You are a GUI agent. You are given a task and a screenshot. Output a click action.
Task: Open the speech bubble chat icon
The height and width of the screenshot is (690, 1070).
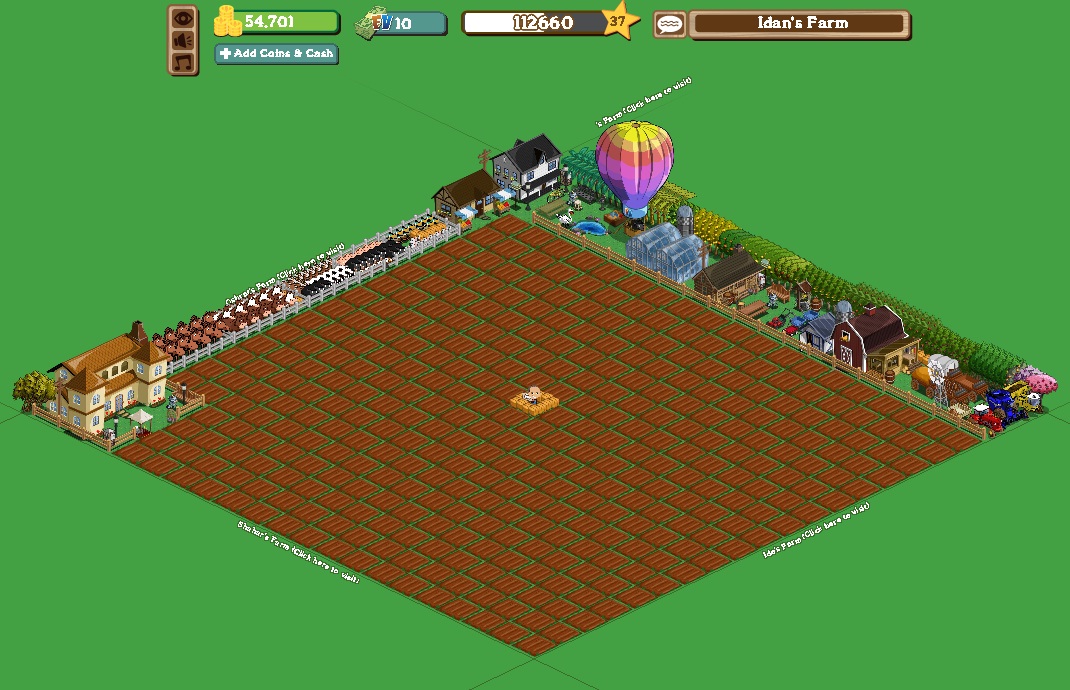(669, 24)
